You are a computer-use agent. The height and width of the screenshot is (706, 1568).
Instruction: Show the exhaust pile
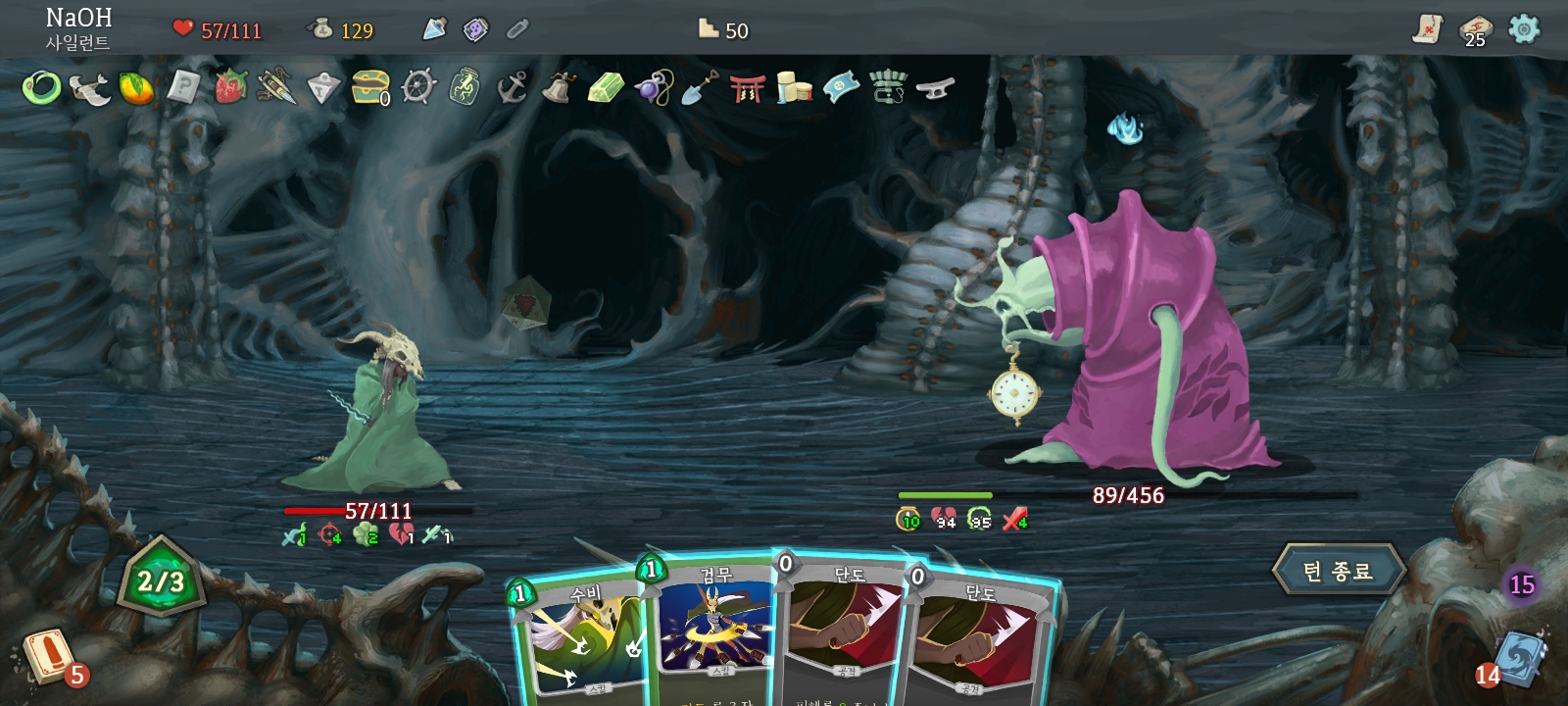click(1521, 585)
